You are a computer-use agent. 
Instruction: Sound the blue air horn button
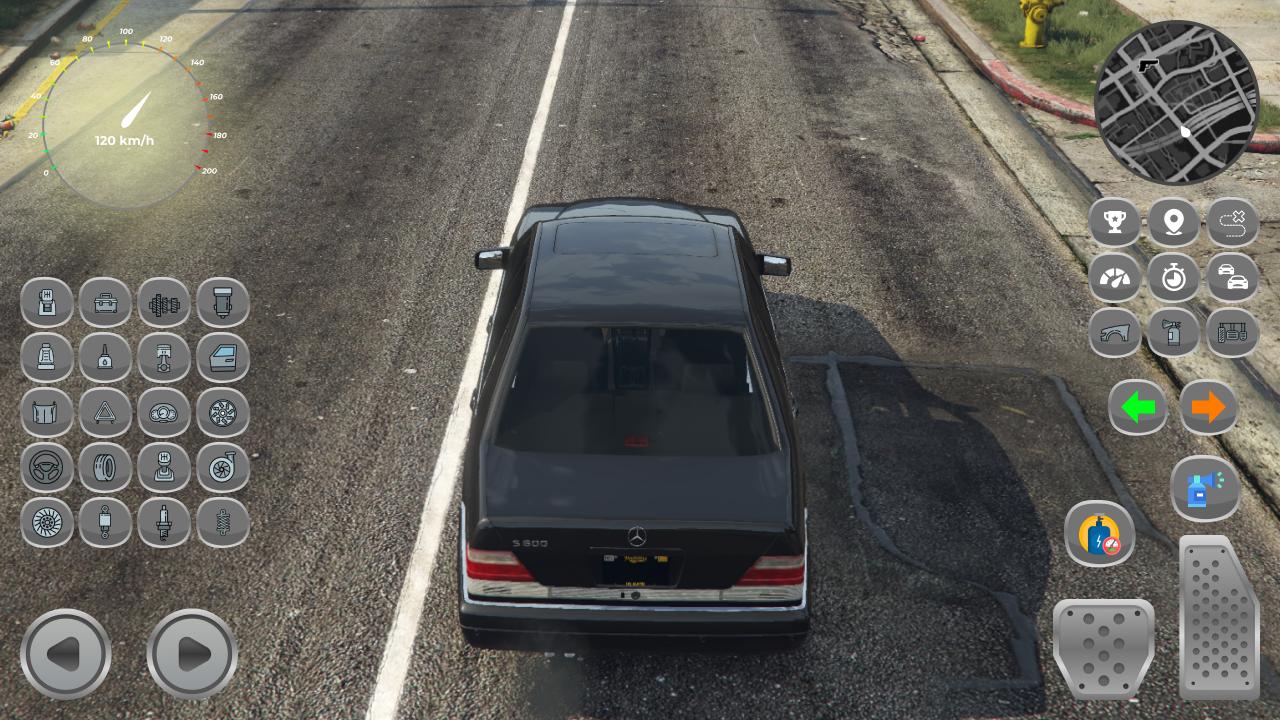coord(1205,489)
